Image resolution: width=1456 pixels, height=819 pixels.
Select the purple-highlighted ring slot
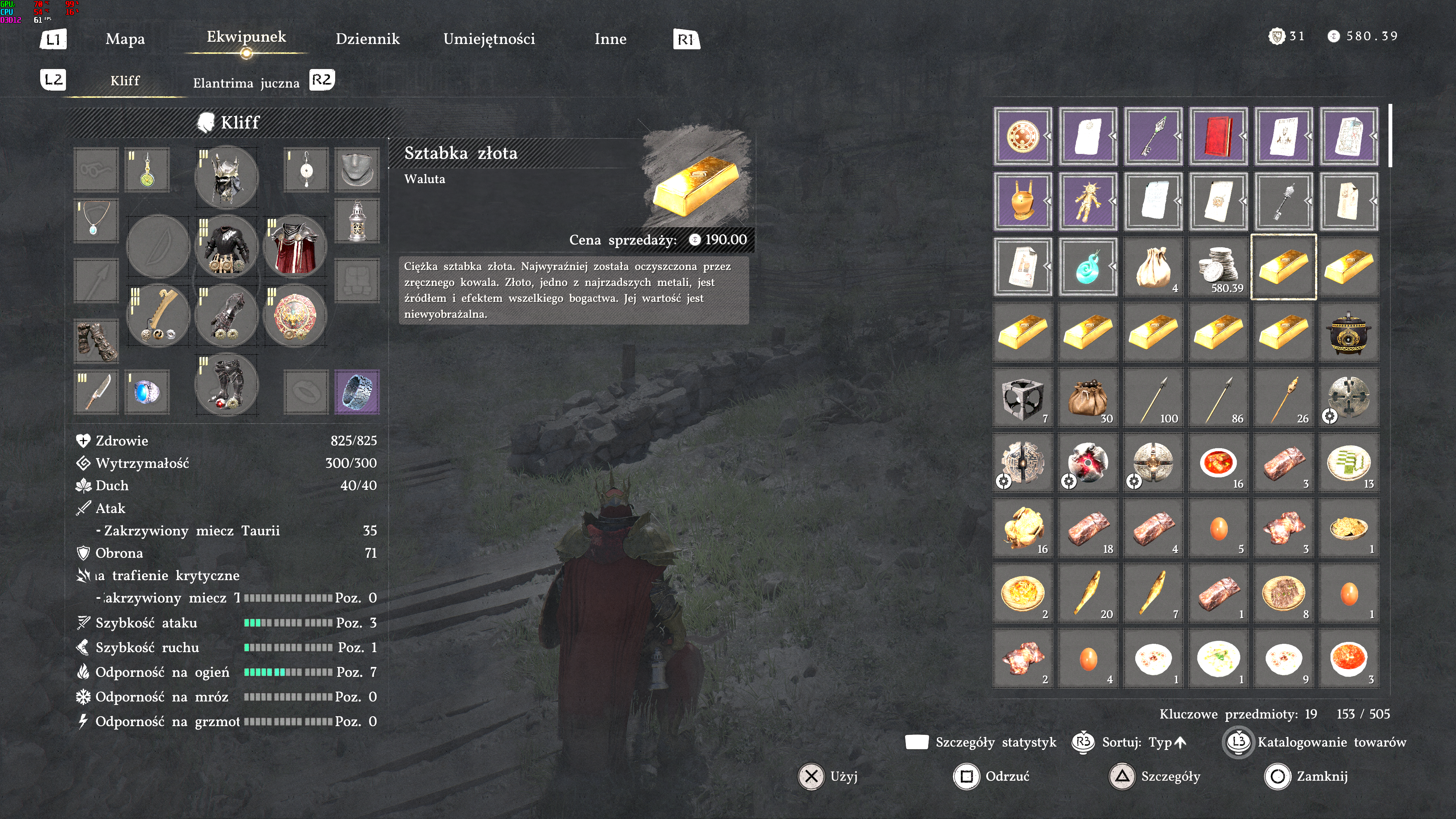pos(357,391)
